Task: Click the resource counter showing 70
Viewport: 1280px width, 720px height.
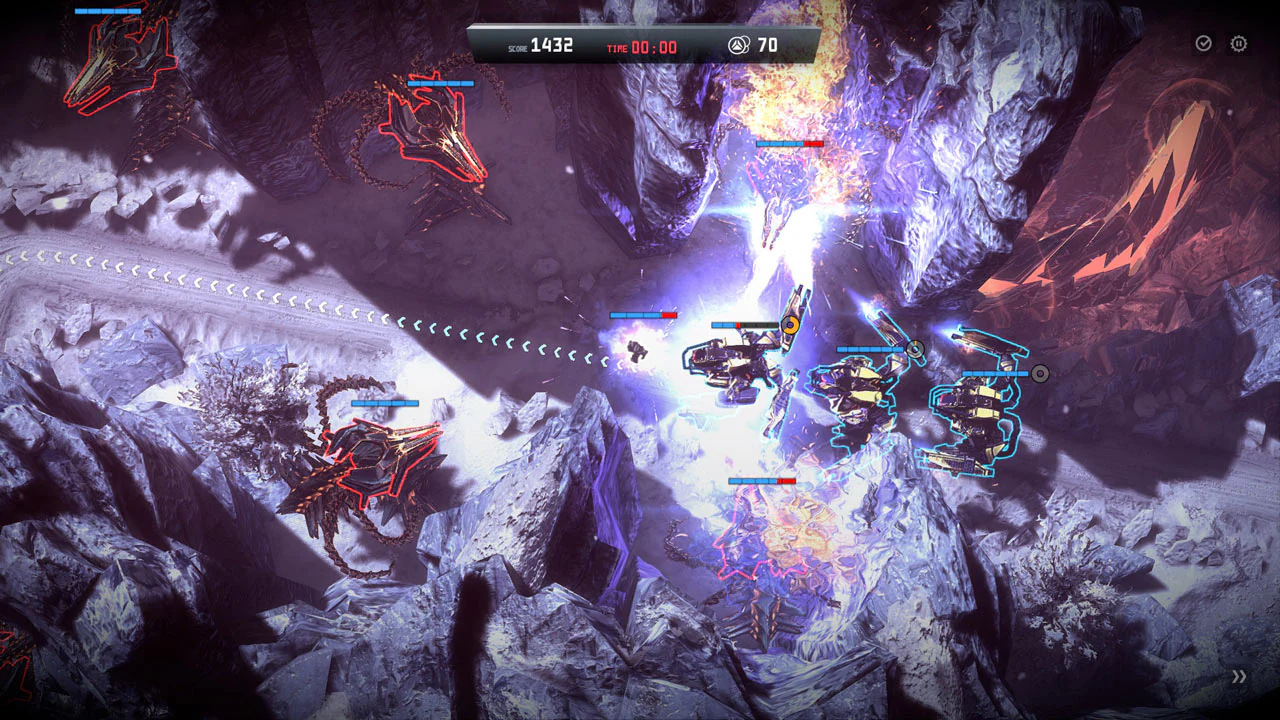Action: coord(768,45)
